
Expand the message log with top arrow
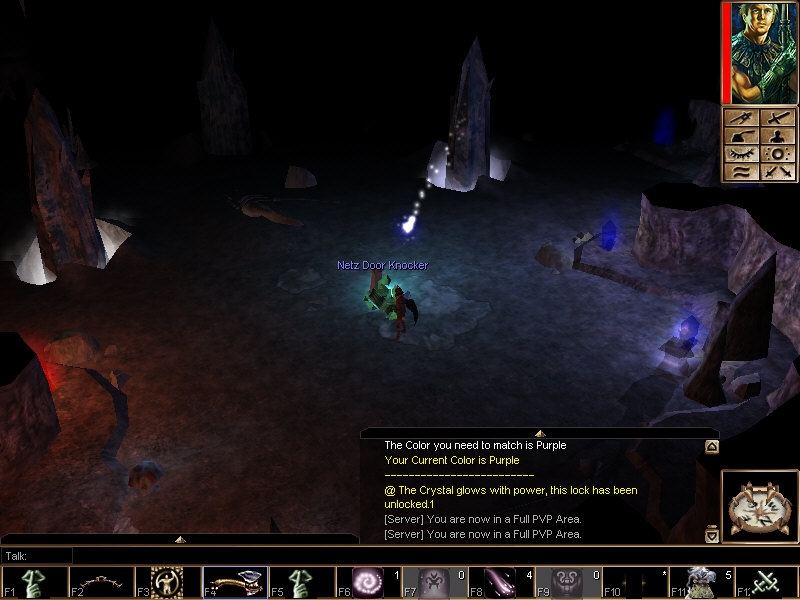[x=539, y=433]
